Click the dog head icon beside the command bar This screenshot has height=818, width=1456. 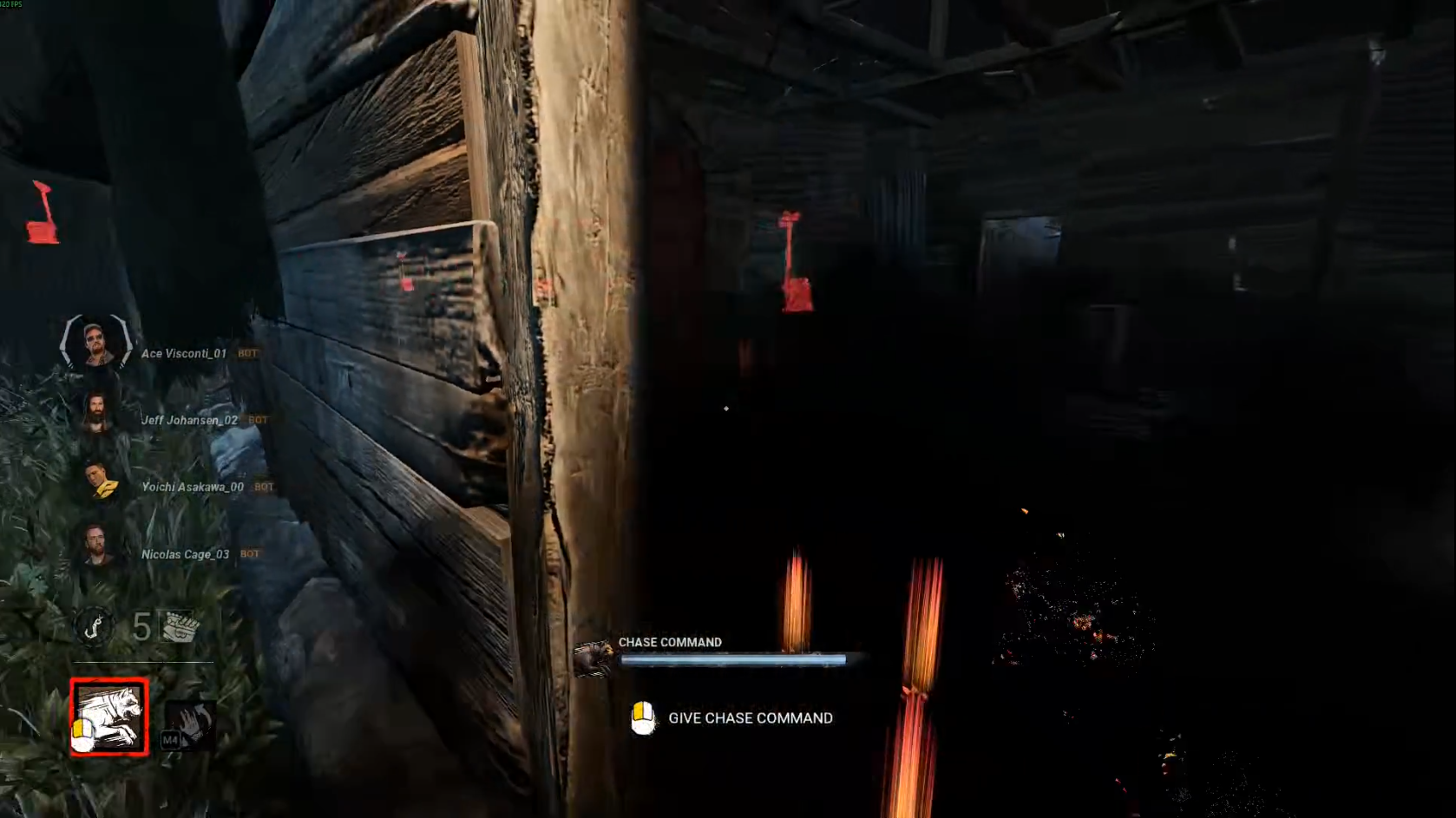(x=594, y=658)
